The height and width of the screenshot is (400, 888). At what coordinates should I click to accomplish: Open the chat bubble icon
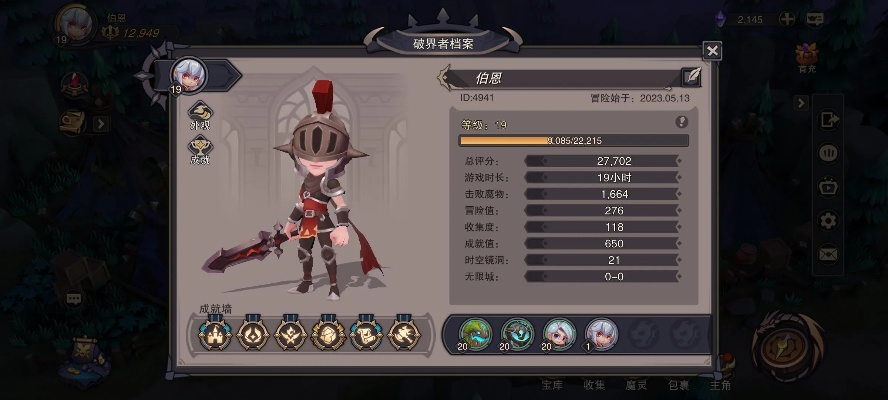coord(74,298)
